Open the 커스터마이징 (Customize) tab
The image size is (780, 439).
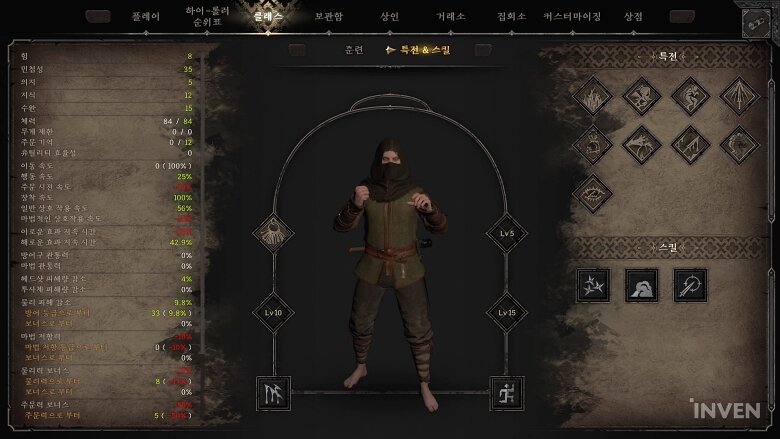click(573, 17)
